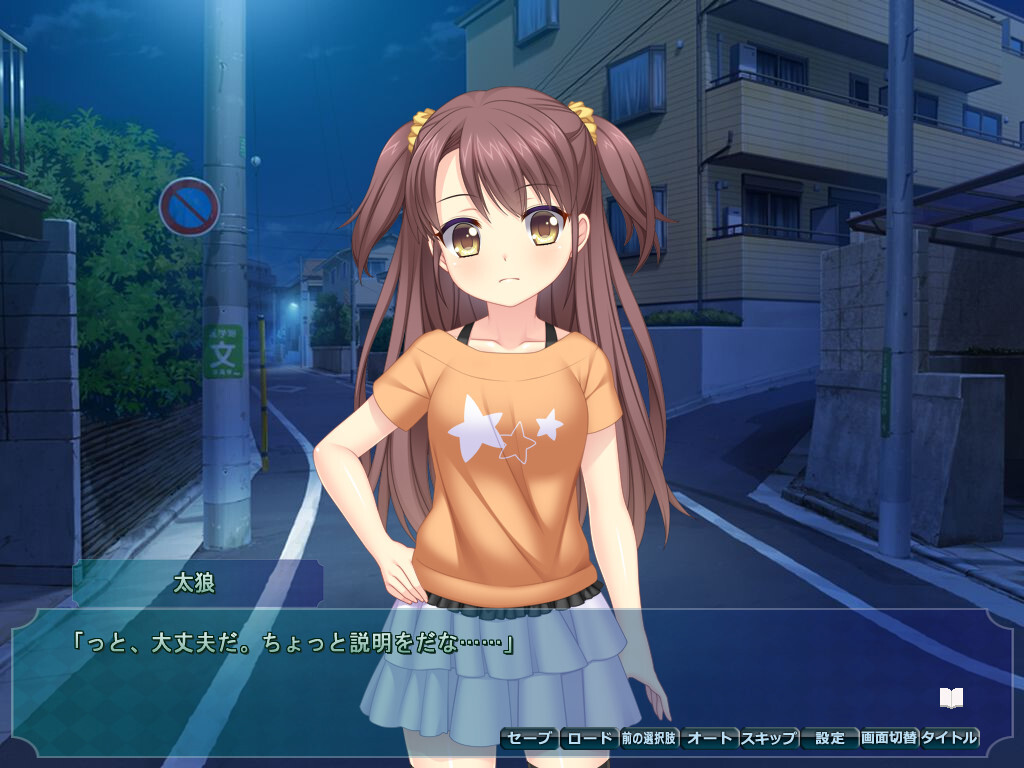Go back to タイトル (Title) screen
Image resolution: width=1024 pixels, height=768 pixels.
pyautogui.click(x=949, y=739)
